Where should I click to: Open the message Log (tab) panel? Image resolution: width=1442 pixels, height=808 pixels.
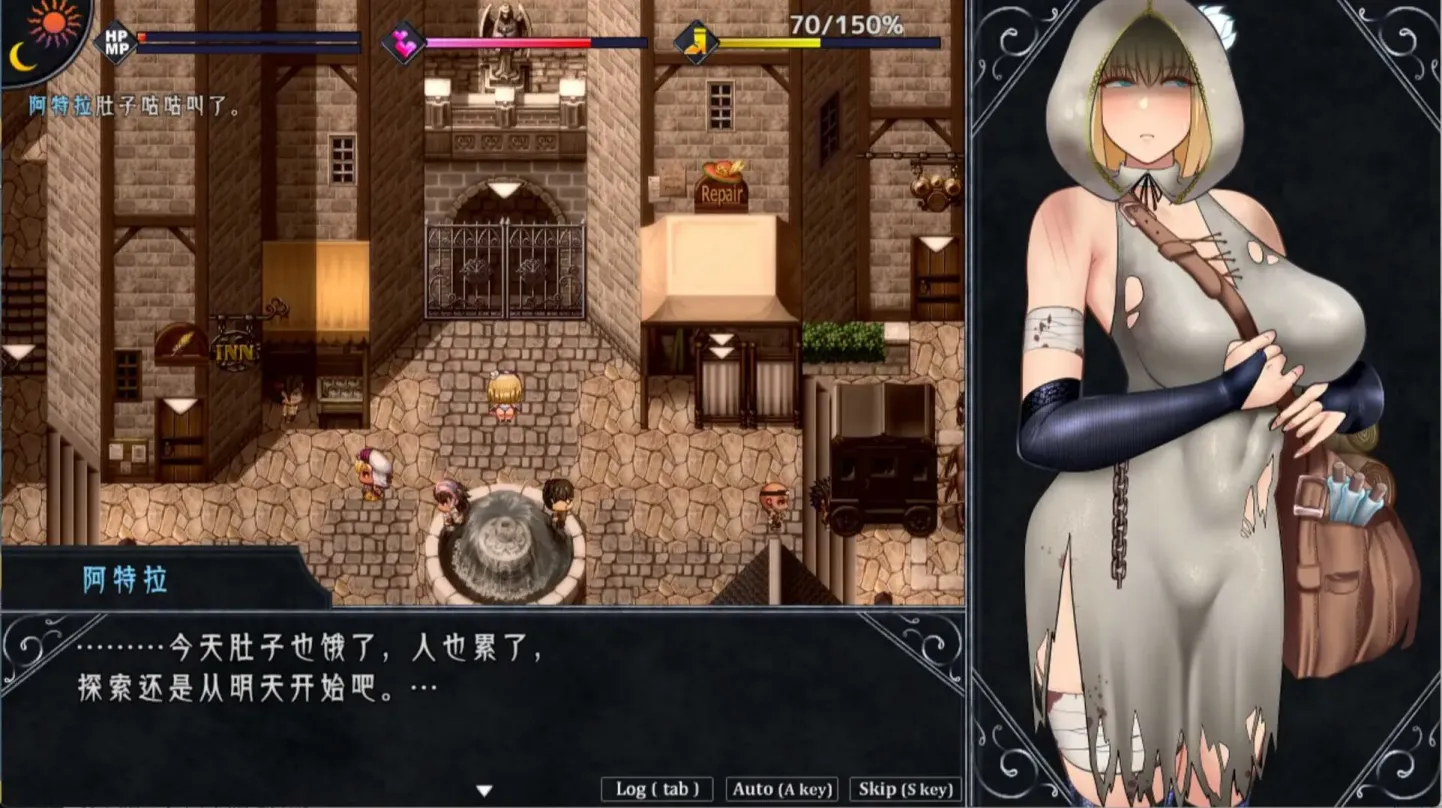(655, 789)
